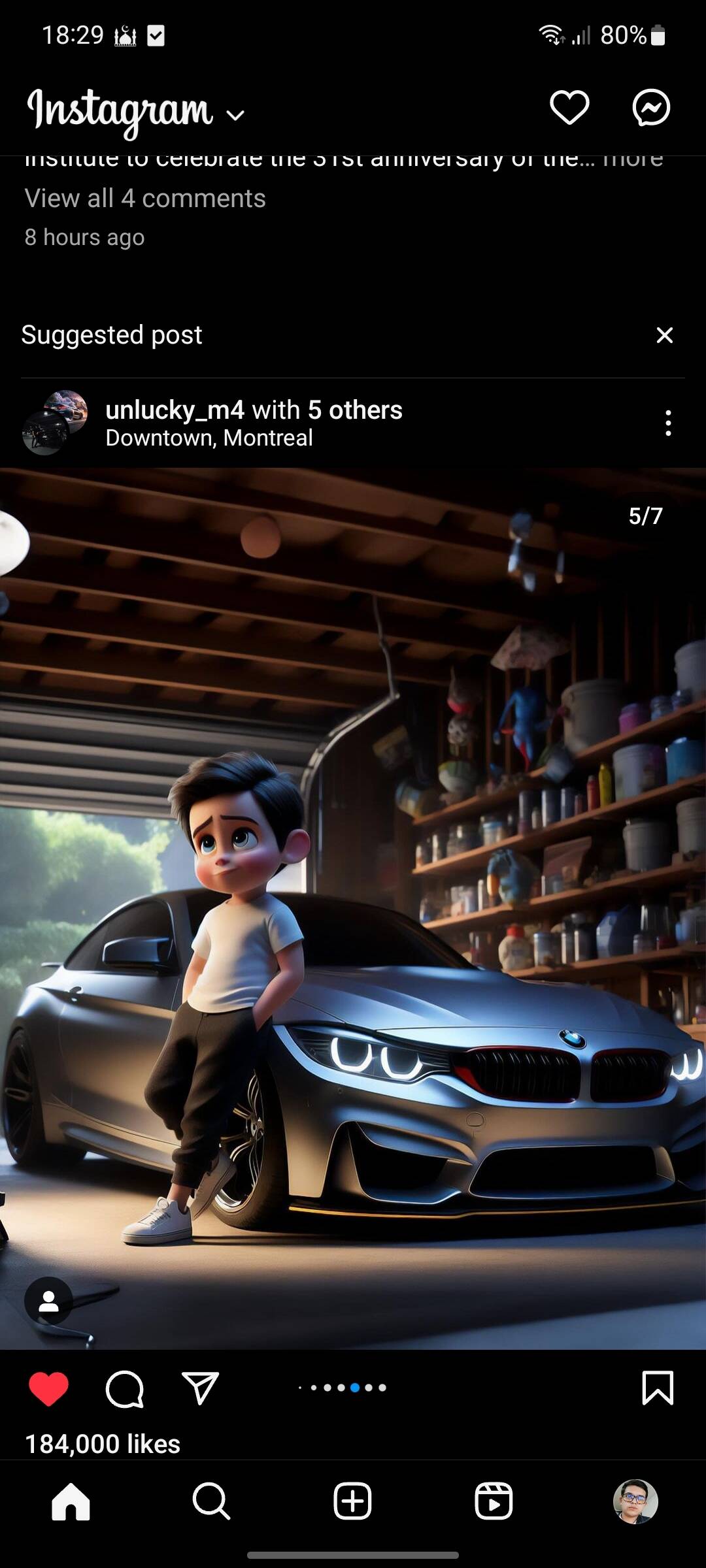Open the post's three-dot options menu
The width and height of the screenshot is (706, 1568).
(x=667, y=423)
